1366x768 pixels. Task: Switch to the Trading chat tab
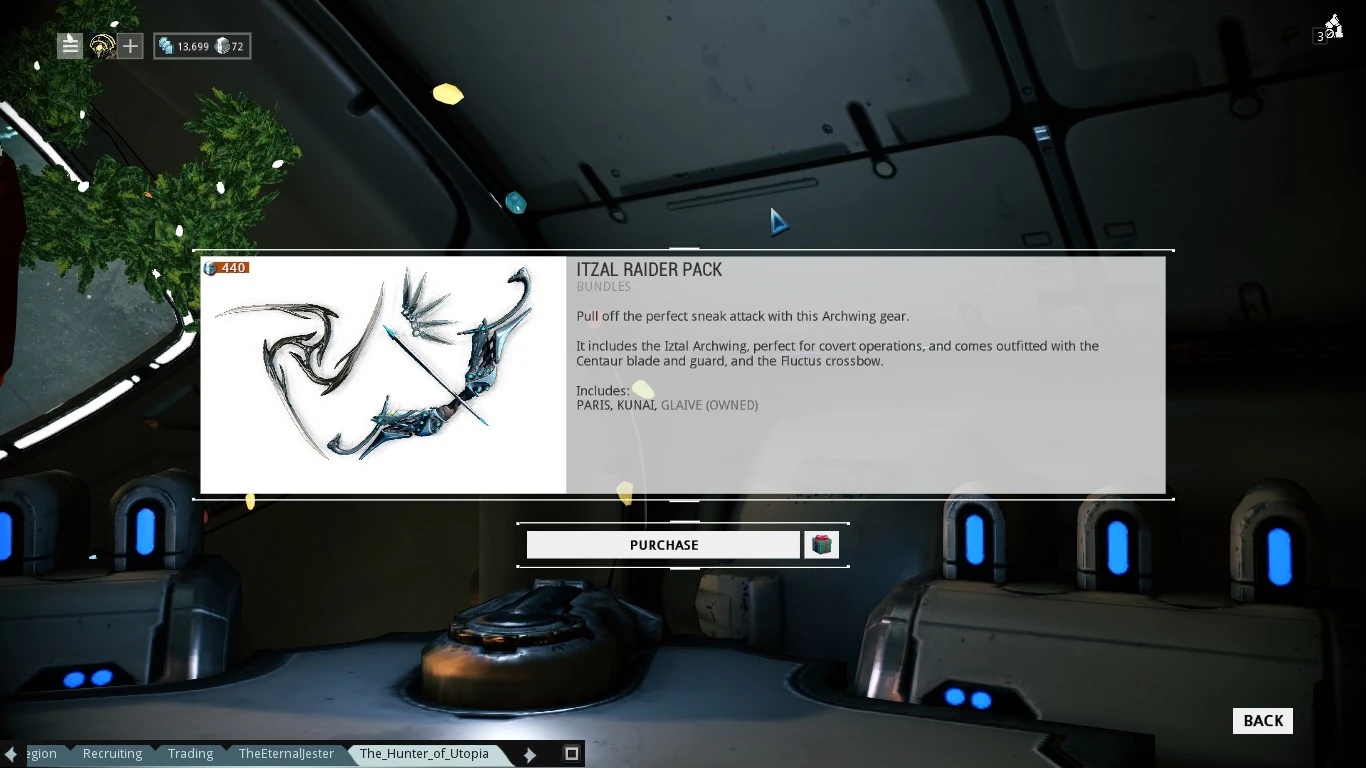coord(190,754)
